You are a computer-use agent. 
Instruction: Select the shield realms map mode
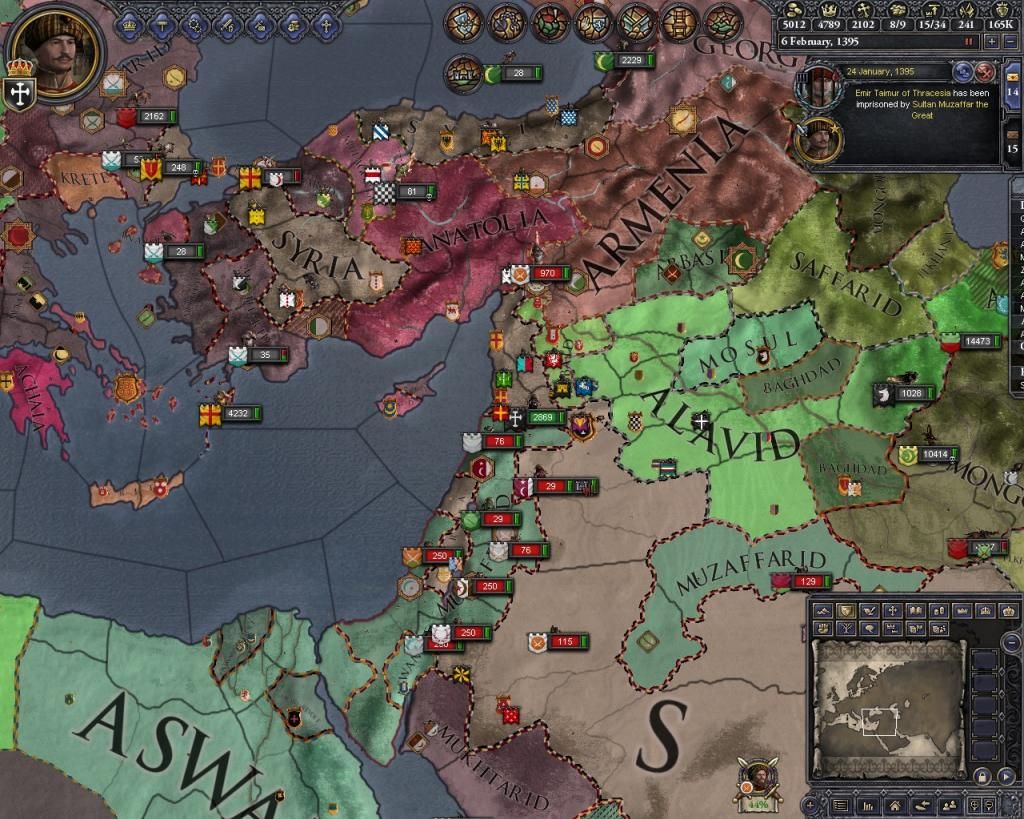pos(845,611)
